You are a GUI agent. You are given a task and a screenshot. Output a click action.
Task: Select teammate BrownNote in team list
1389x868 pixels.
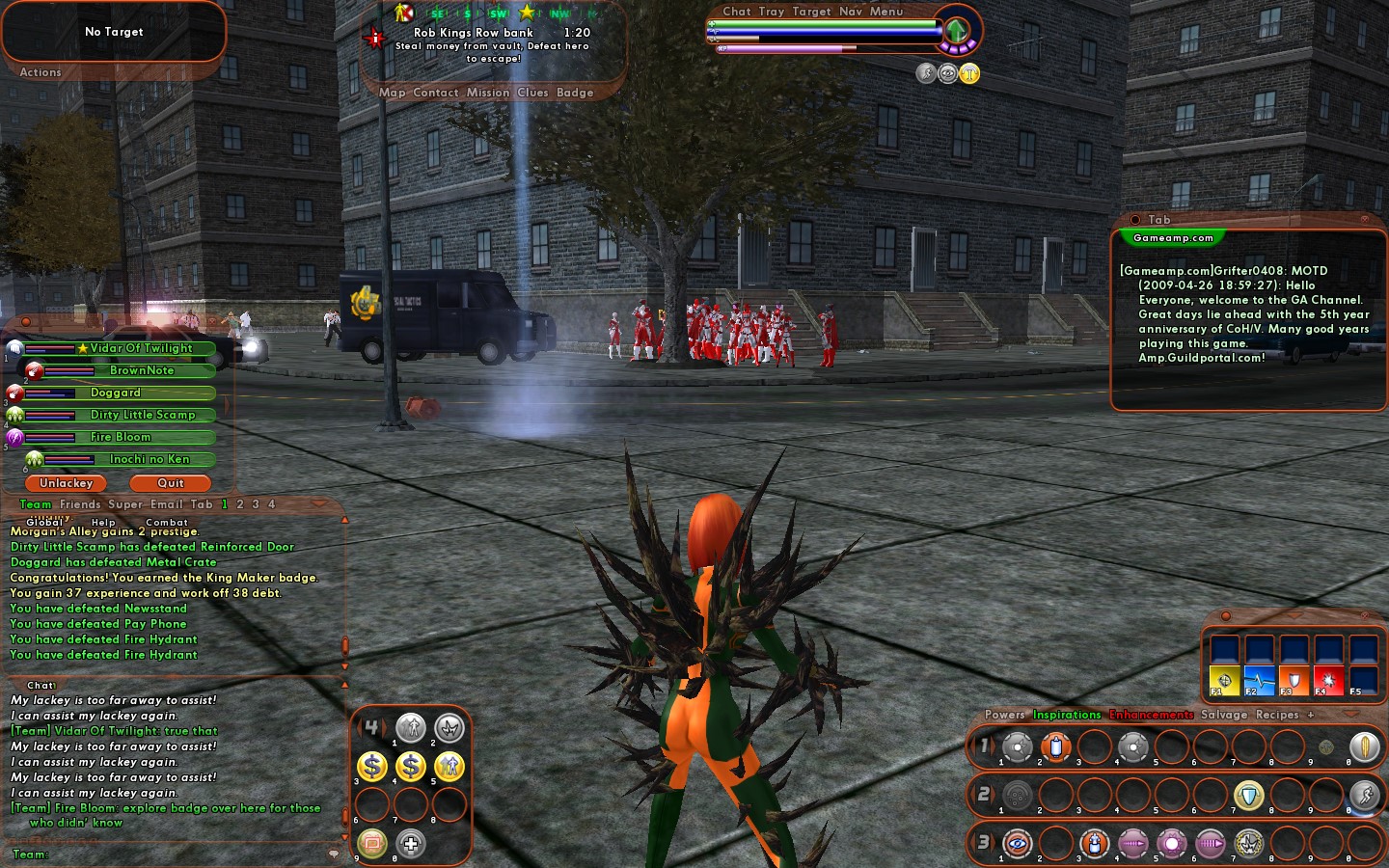[x=142, y=370]
